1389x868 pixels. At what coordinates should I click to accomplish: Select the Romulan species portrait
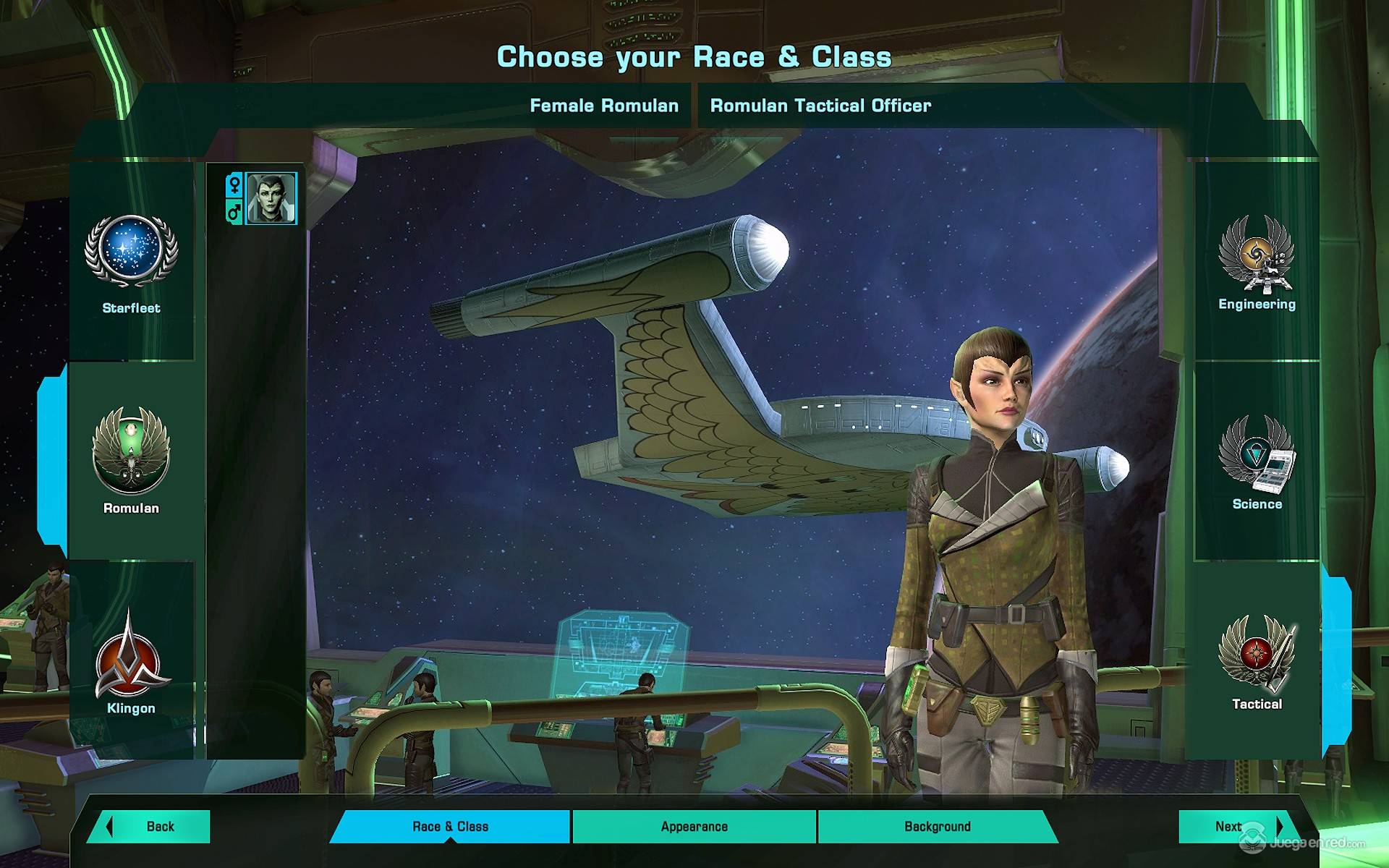tap(271, 198)
